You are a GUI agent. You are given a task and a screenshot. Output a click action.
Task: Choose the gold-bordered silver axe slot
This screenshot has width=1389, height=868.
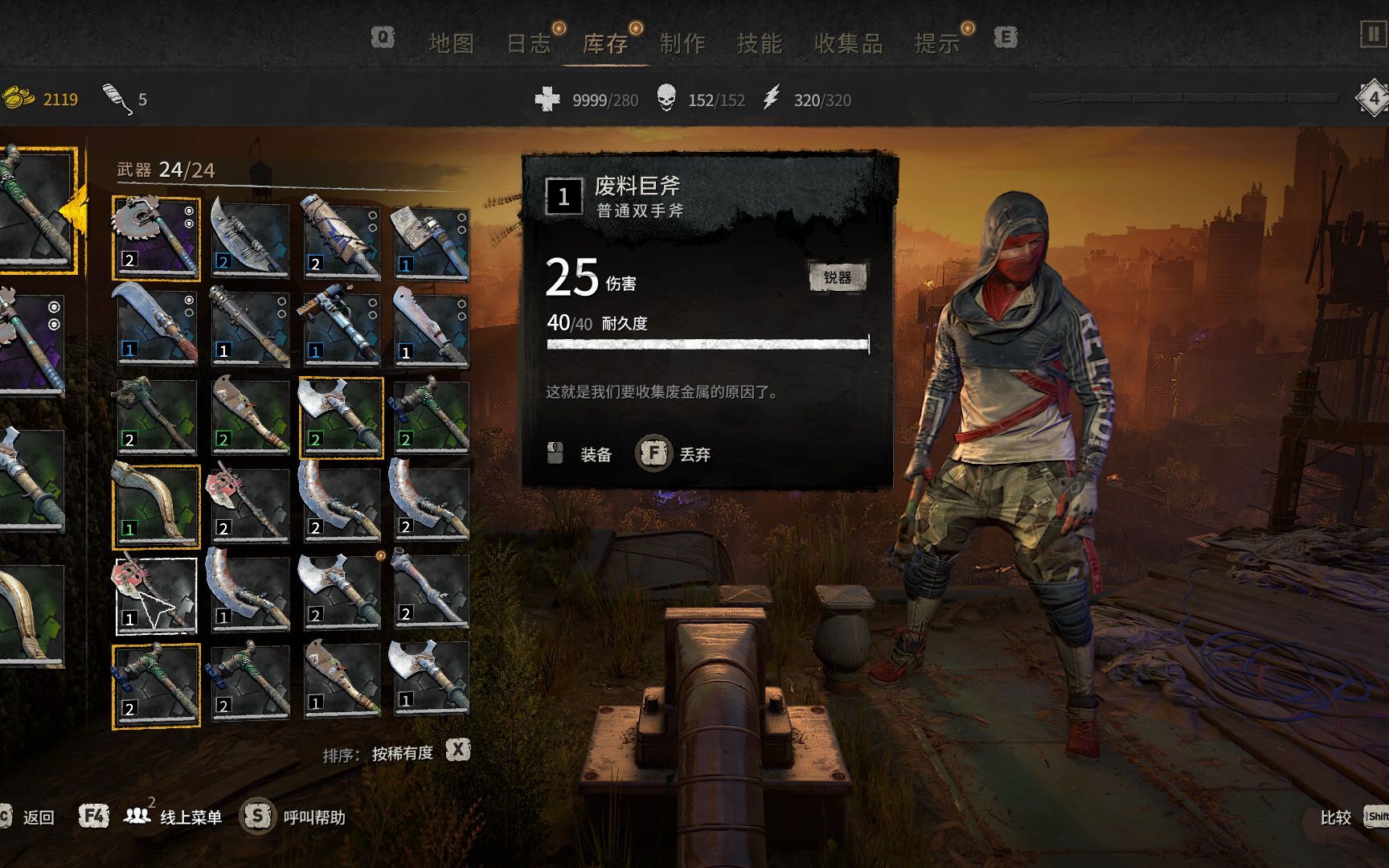[x=341, y=416]
